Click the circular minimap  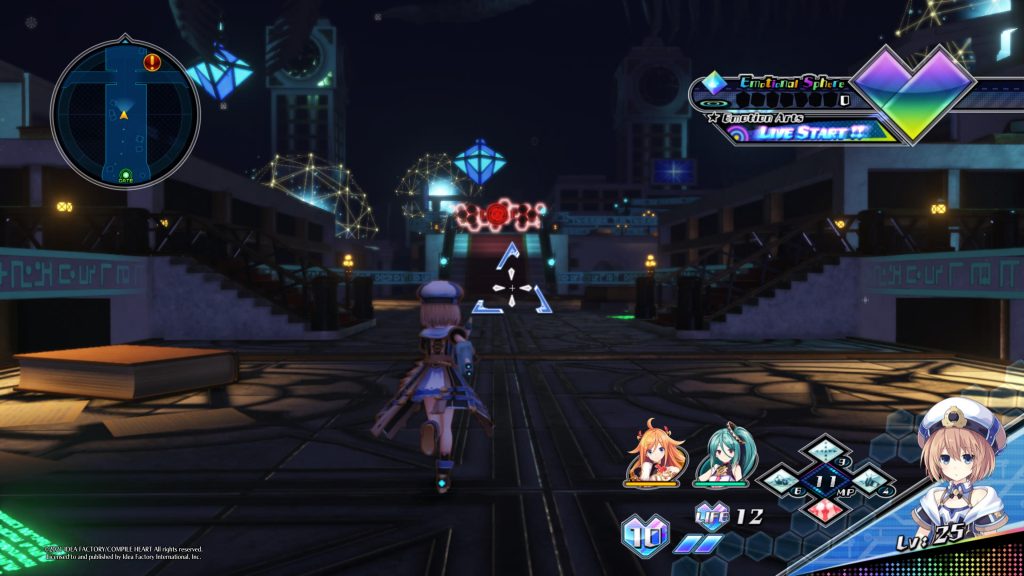[125, 114]
